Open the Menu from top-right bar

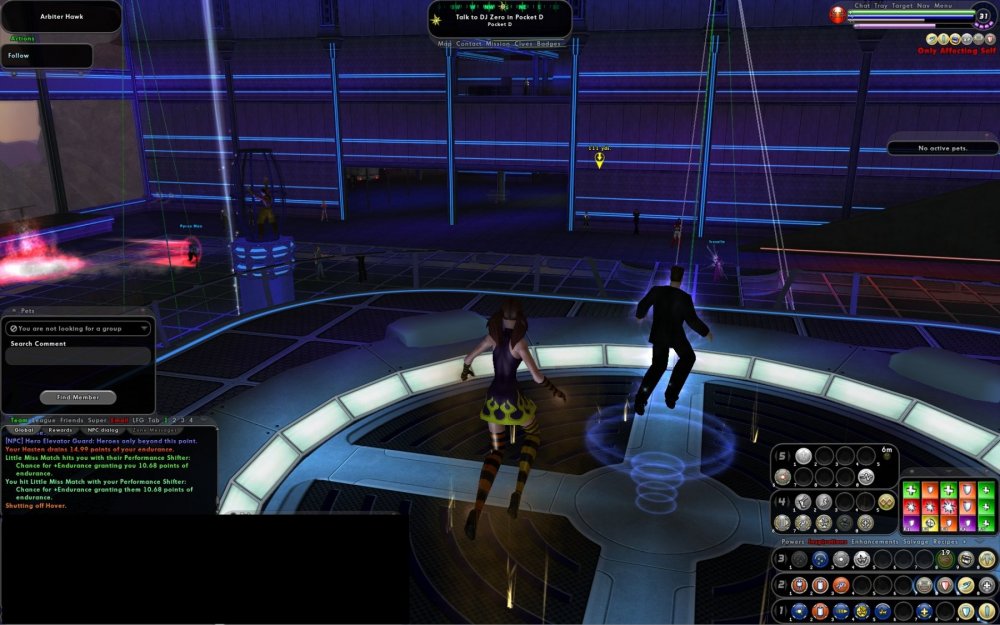[x=943, y=5]
